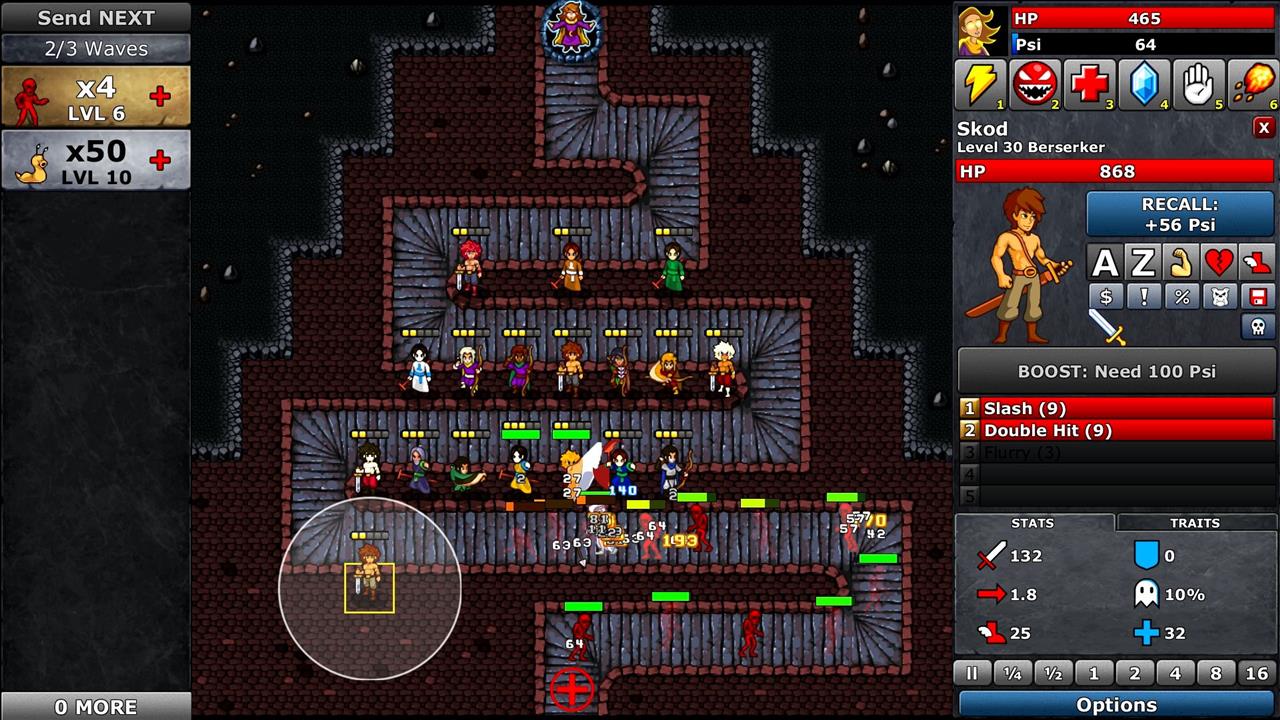
Task: Send the next wave early
Action: click(x=96, y=18)
